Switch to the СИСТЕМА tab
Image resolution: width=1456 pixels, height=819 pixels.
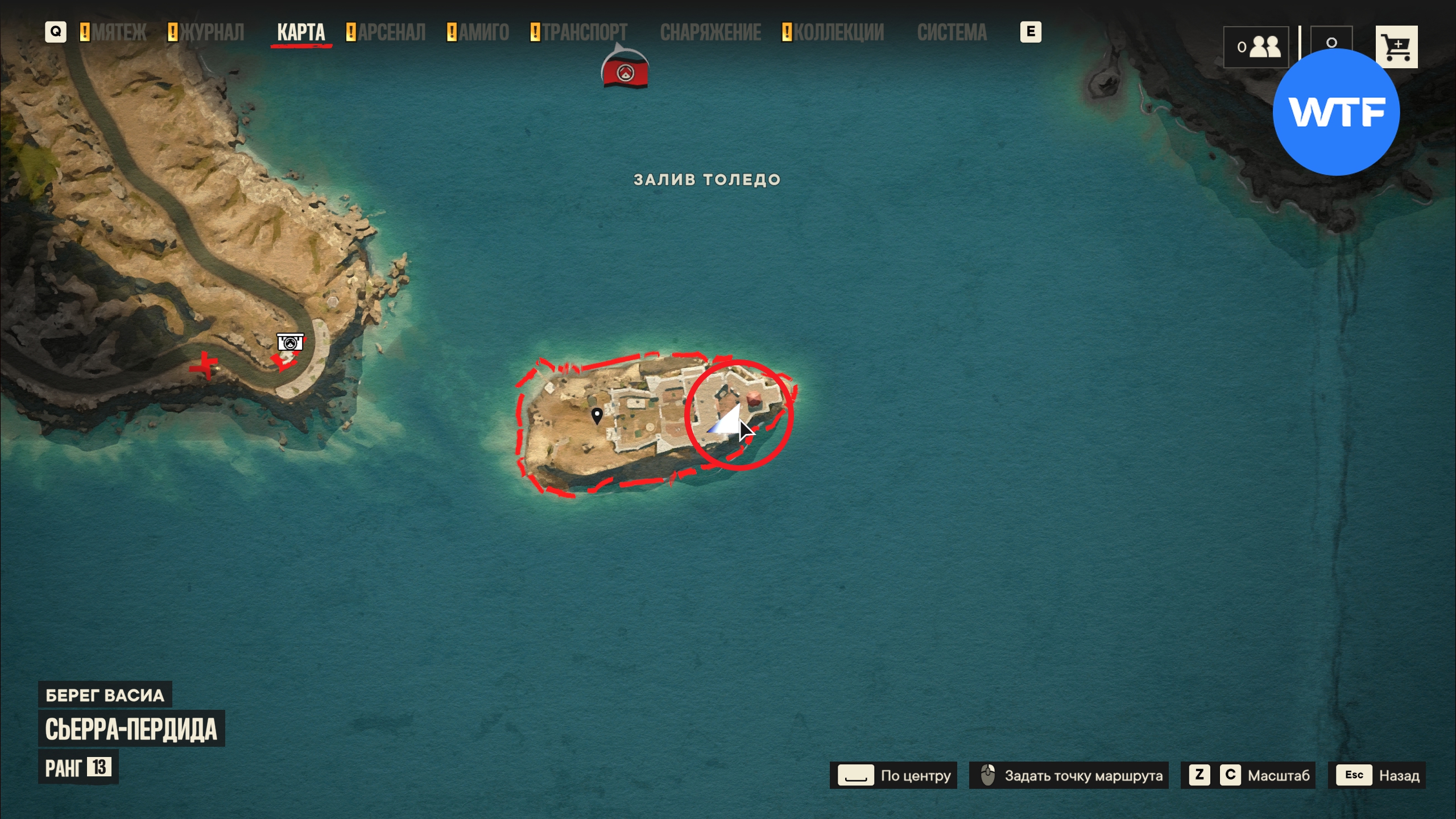(x=952, y=32)
